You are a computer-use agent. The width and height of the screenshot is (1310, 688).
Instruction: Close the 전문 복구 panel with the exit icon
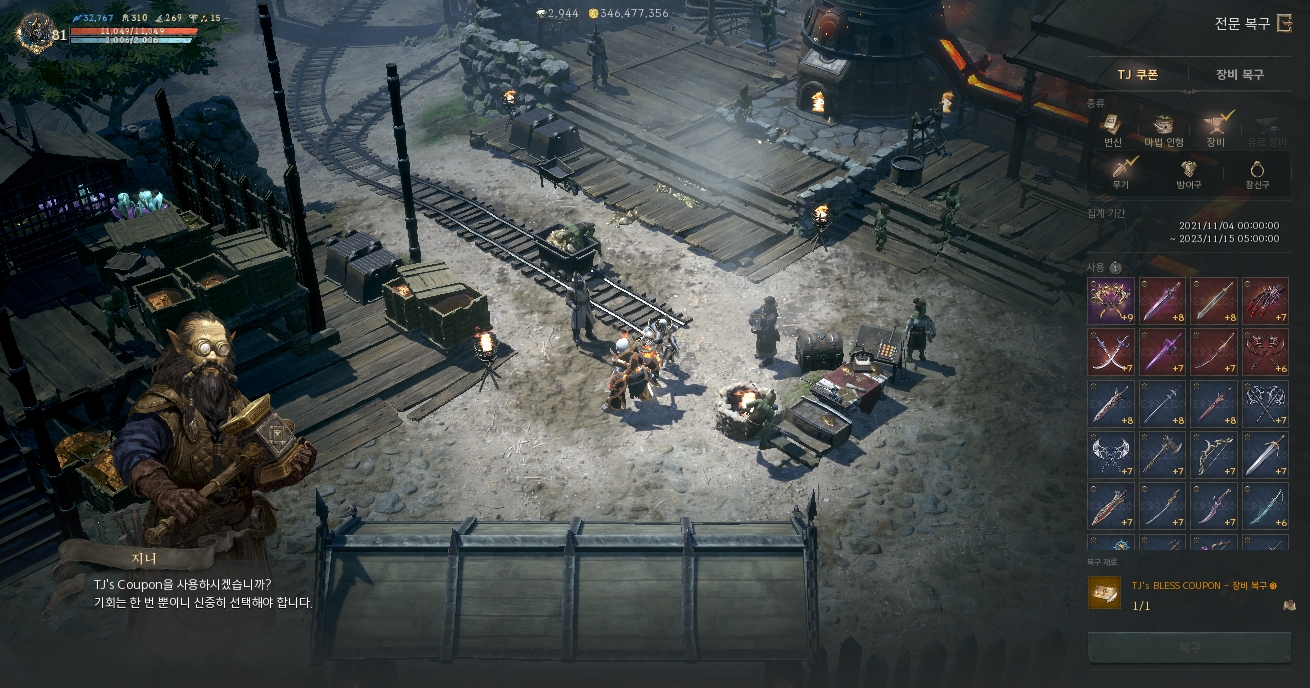click(1285, 23)
